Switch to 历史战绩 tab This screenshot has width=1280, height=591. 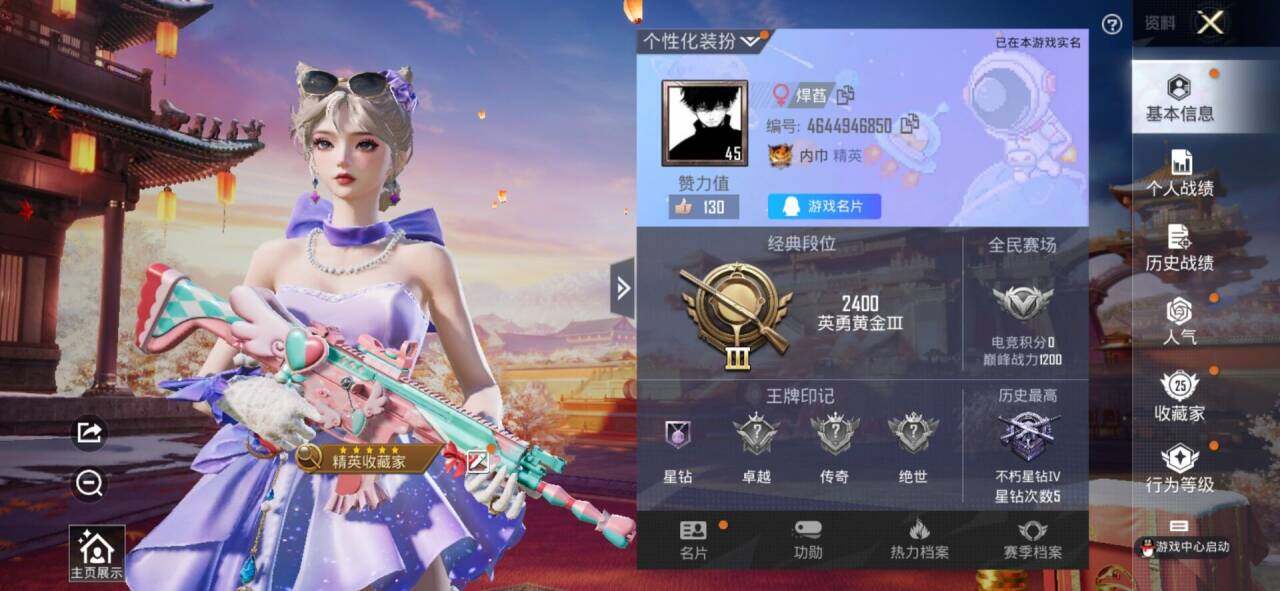click(x=1180, y=248)
